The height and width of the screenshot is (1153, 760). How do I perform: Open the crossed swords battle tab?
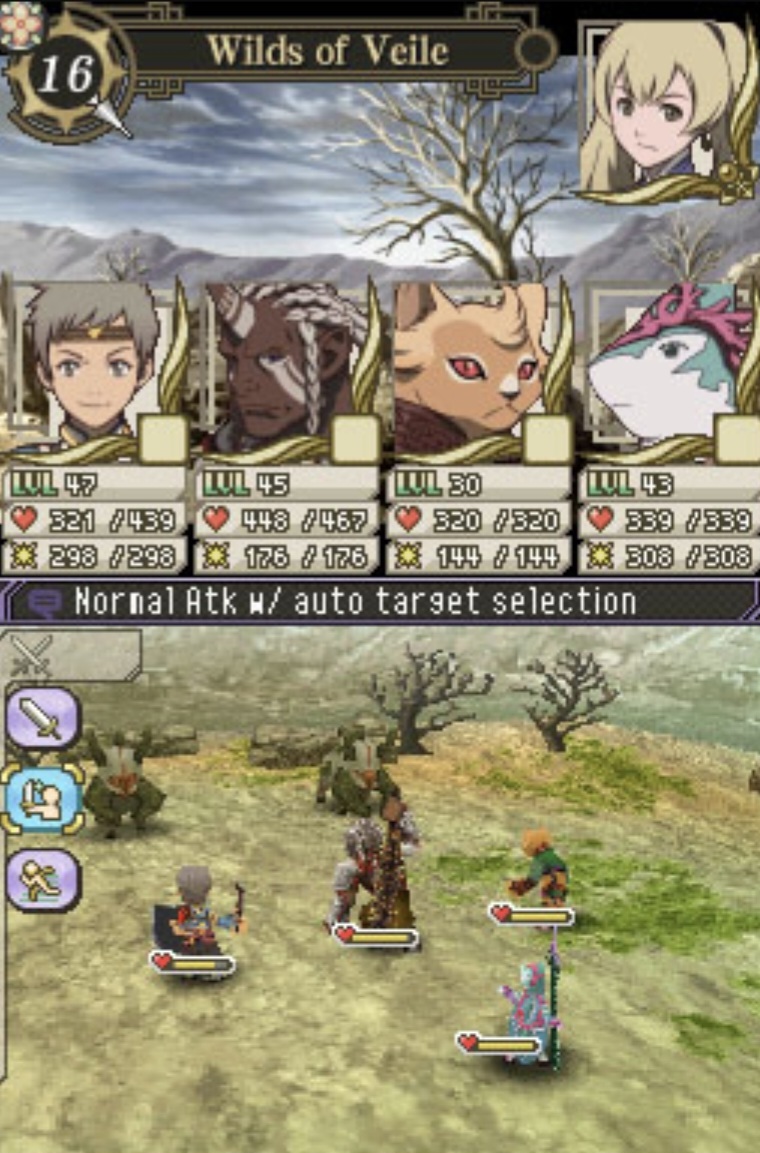point(32,656)
